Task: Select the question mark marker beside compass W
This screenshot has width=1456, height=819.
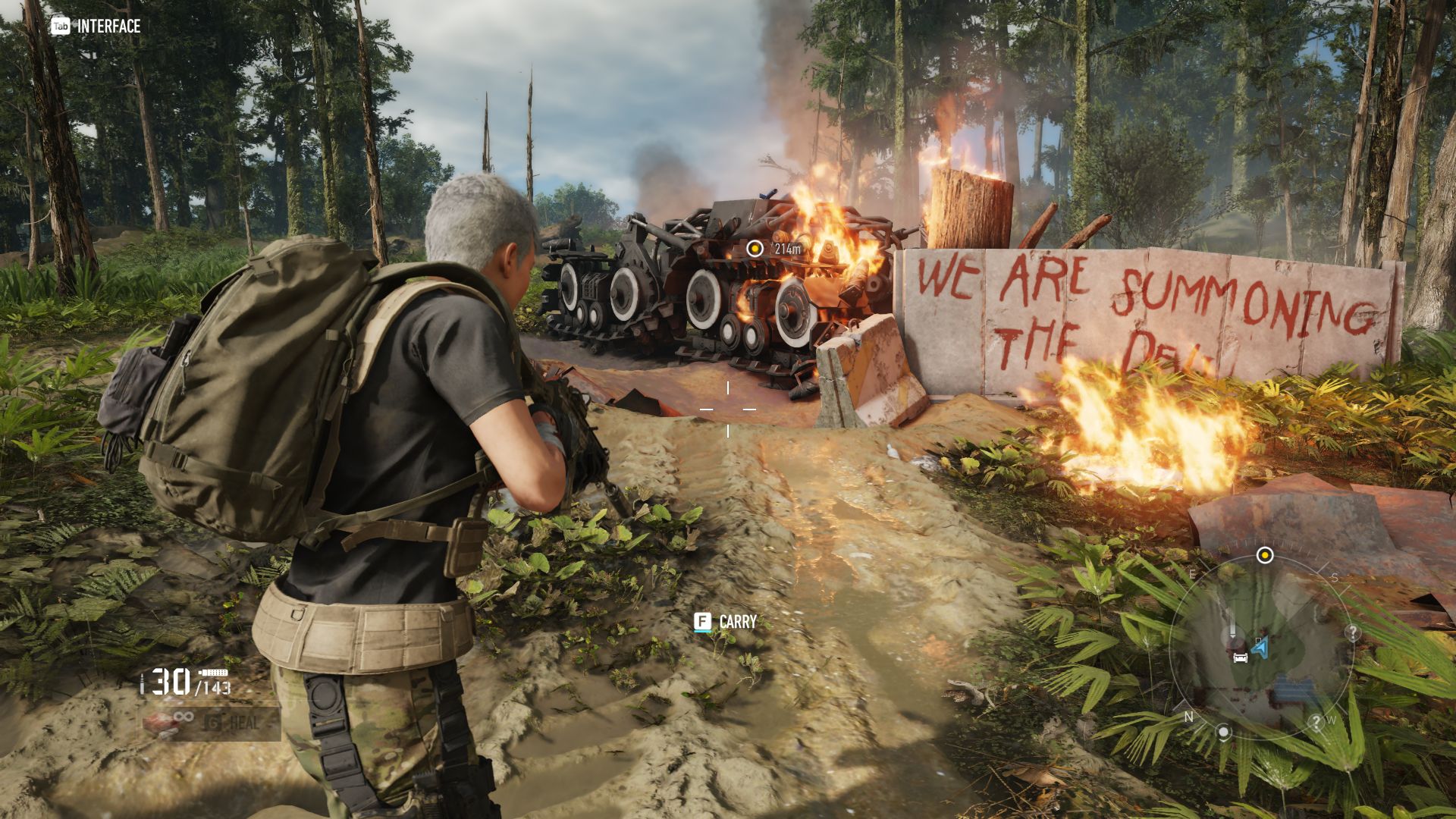Action: click(1316, 722)
